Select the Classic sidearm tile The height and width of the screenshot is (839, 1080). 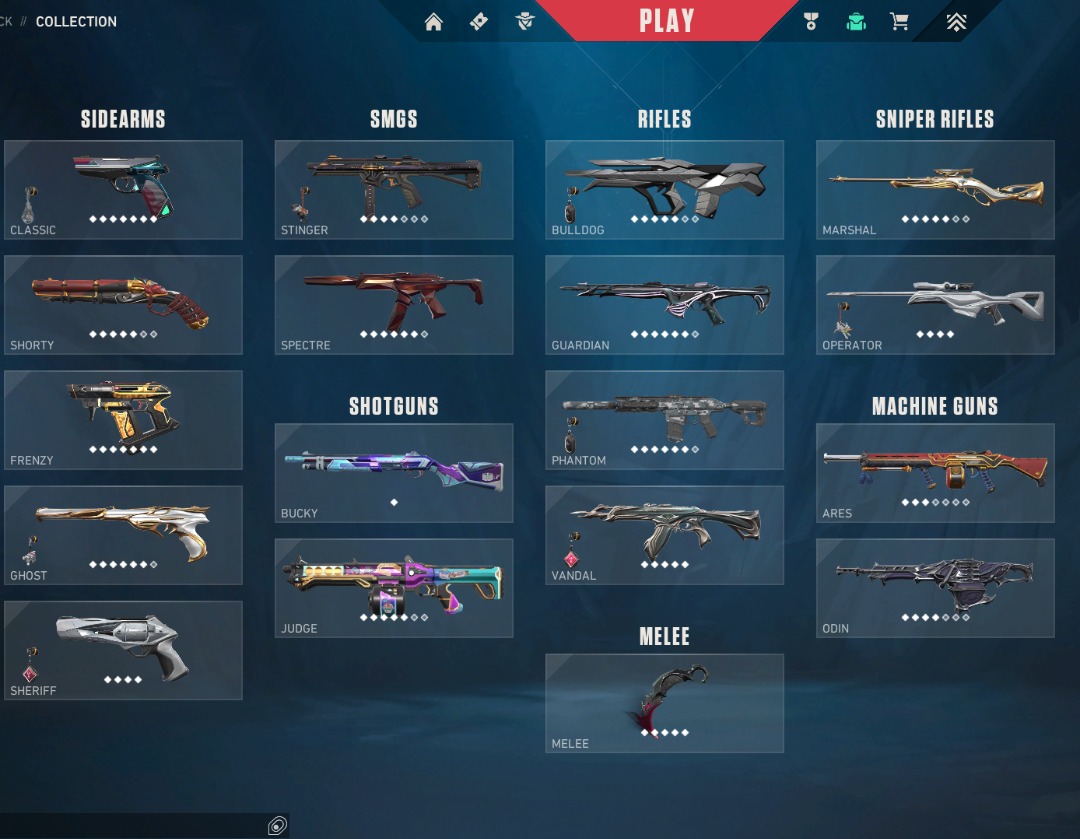click(123, 190)
